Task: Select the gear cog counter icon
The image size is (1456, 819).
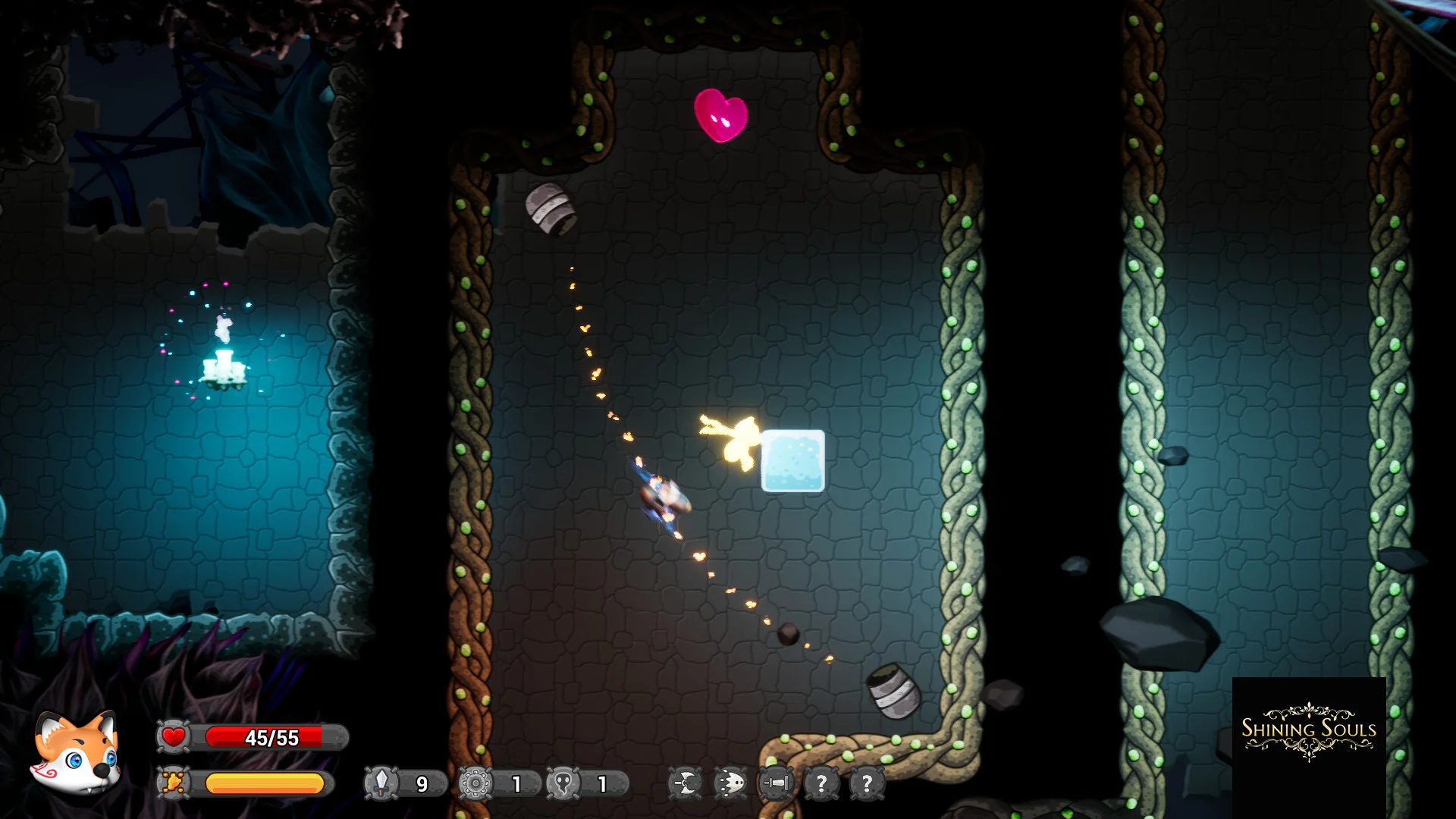Action: [x=475, y=783]
